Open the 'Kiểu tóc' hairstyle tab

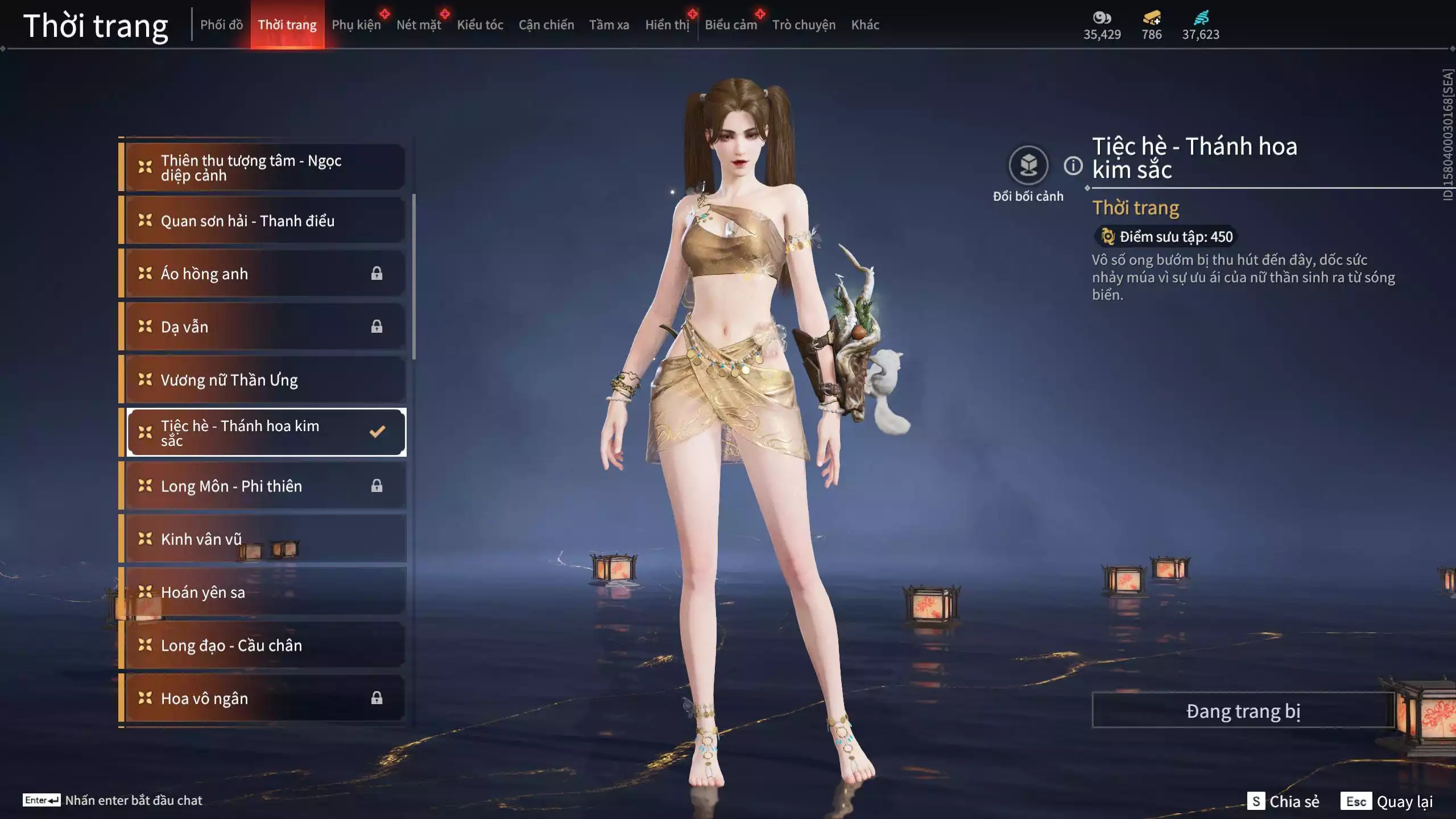click(x=479, y=24)
